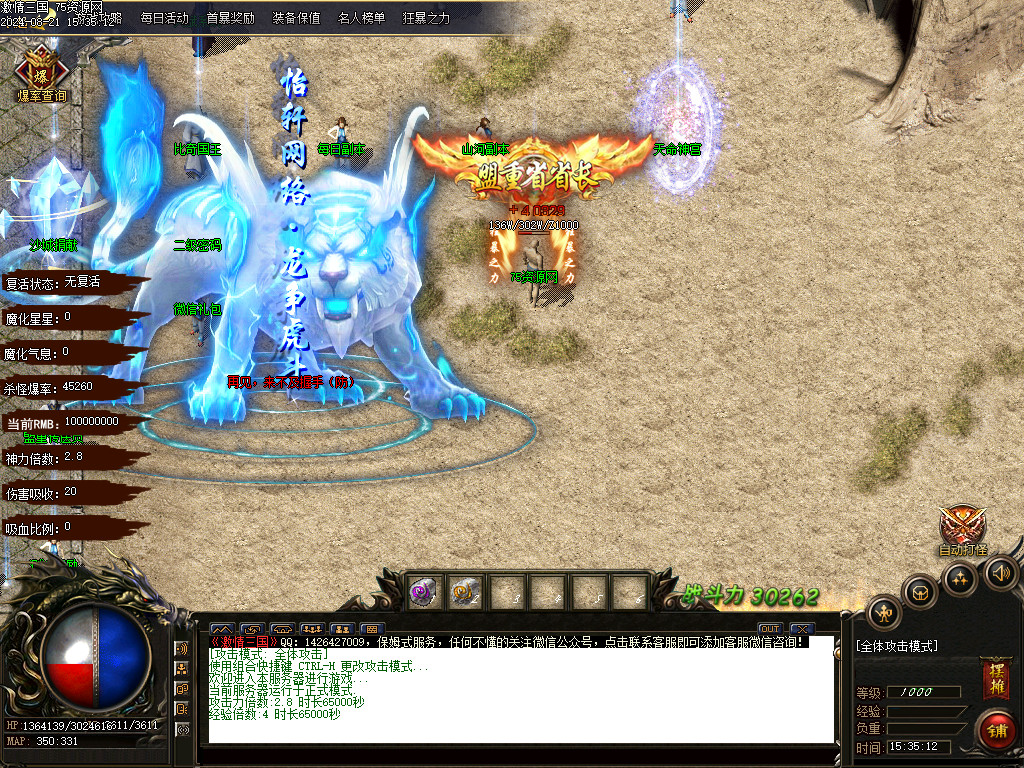
Task: Select the mountain-shaped chat toolbar button
Action: click(221, 629)
